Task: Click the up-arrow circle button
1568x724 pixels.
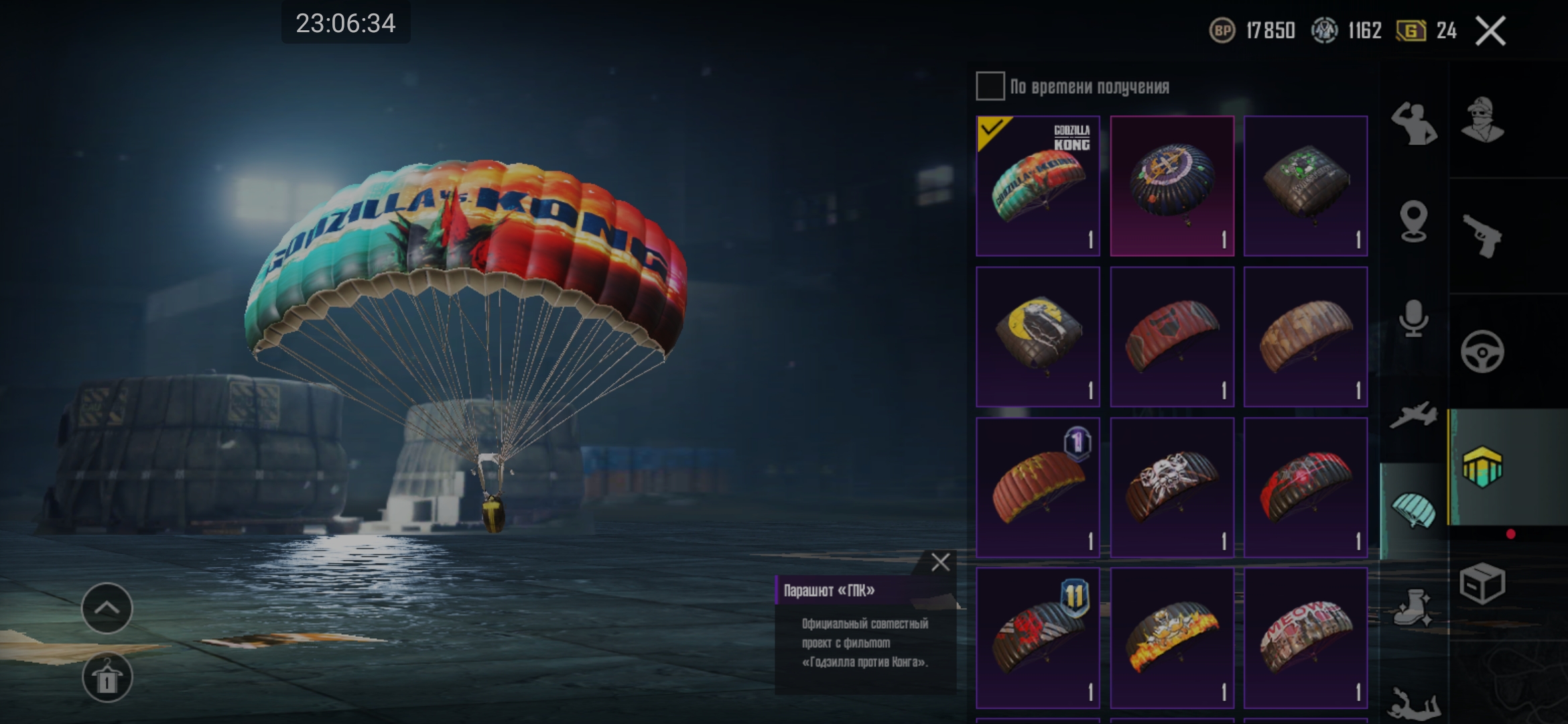Action: (x=107, y=608)
